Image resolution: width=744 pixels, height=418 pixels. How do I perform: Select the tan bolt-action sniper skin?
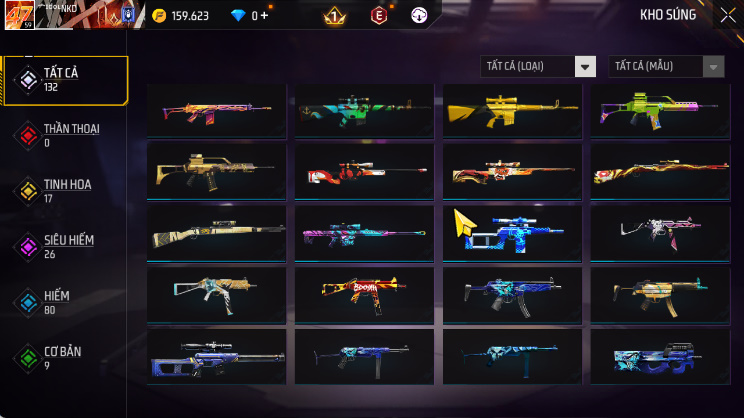tap(216, 232)
